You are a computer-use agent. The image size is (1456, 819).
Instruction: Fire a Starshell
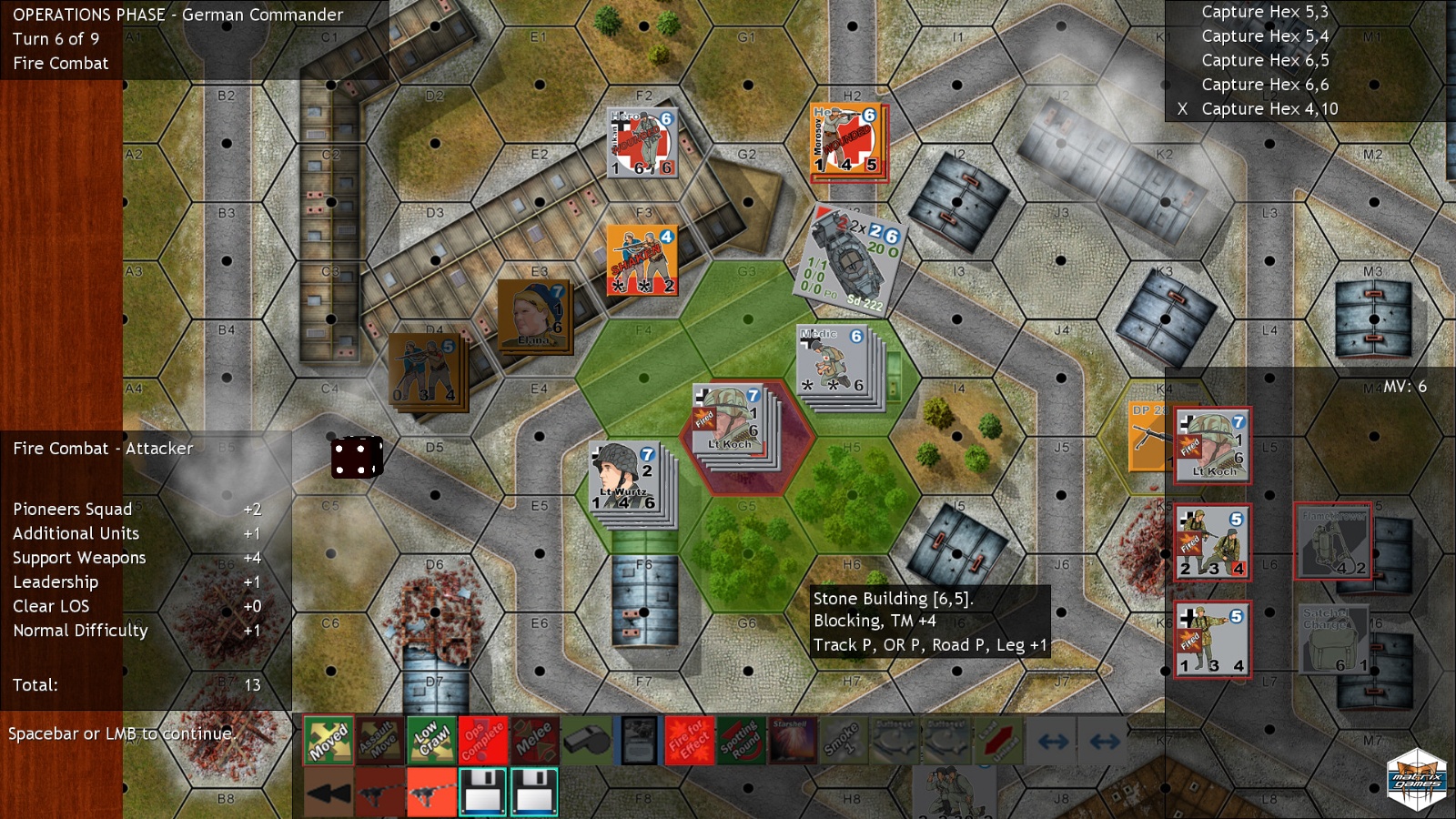point(792,741)
